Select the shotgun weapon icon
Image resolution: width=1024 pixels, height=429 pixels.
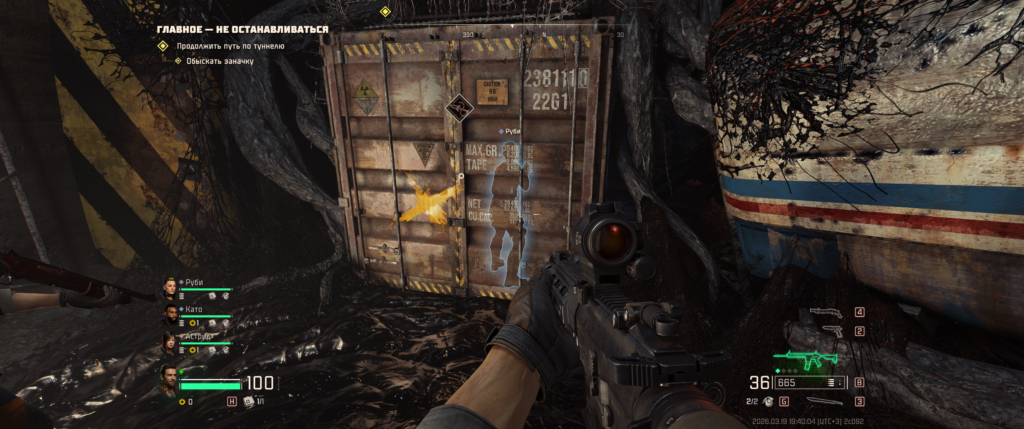(824, 313)
